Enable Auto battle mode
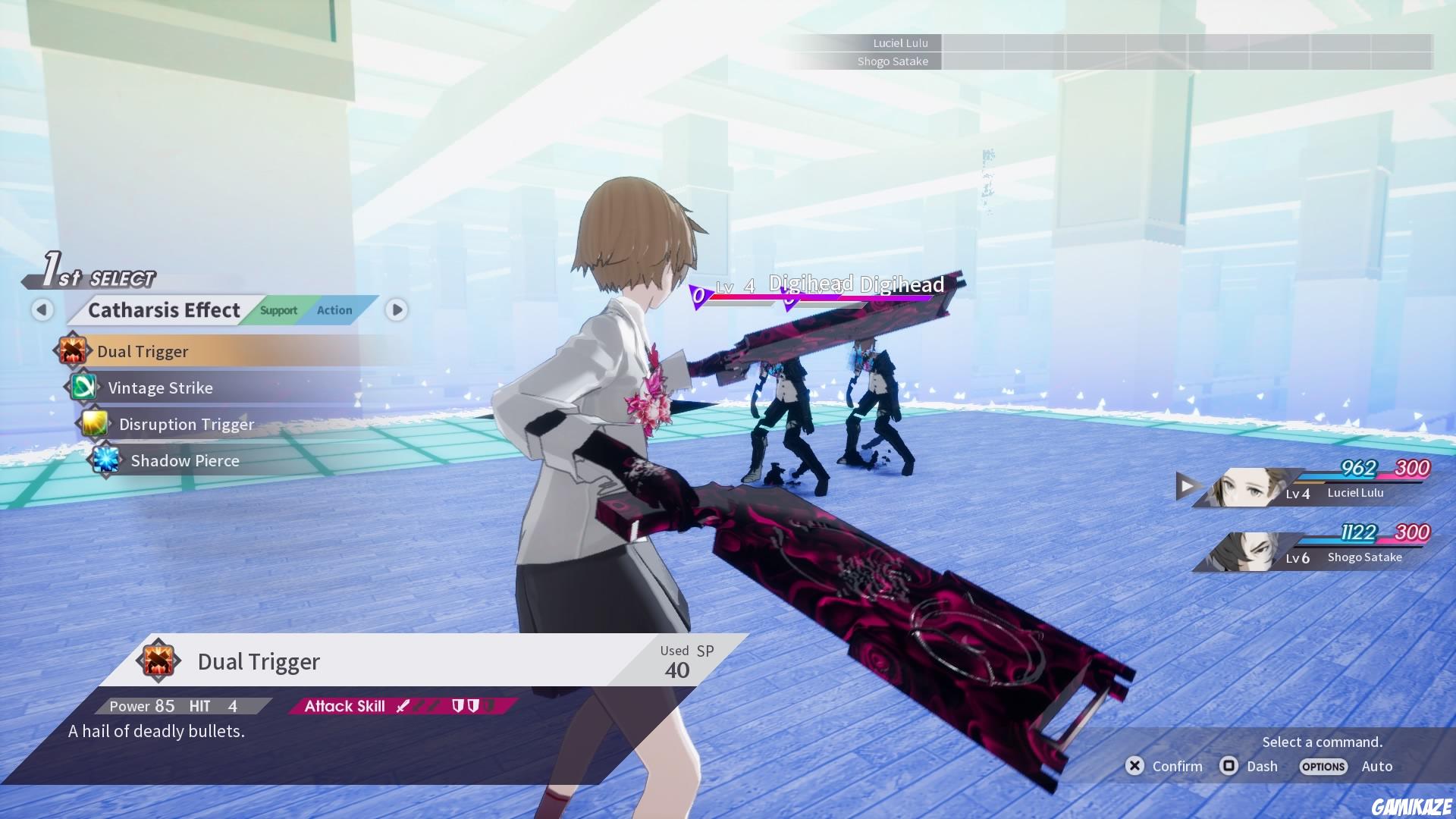This screenshot has height=819, width=1456. click(x=1377, y=767)
